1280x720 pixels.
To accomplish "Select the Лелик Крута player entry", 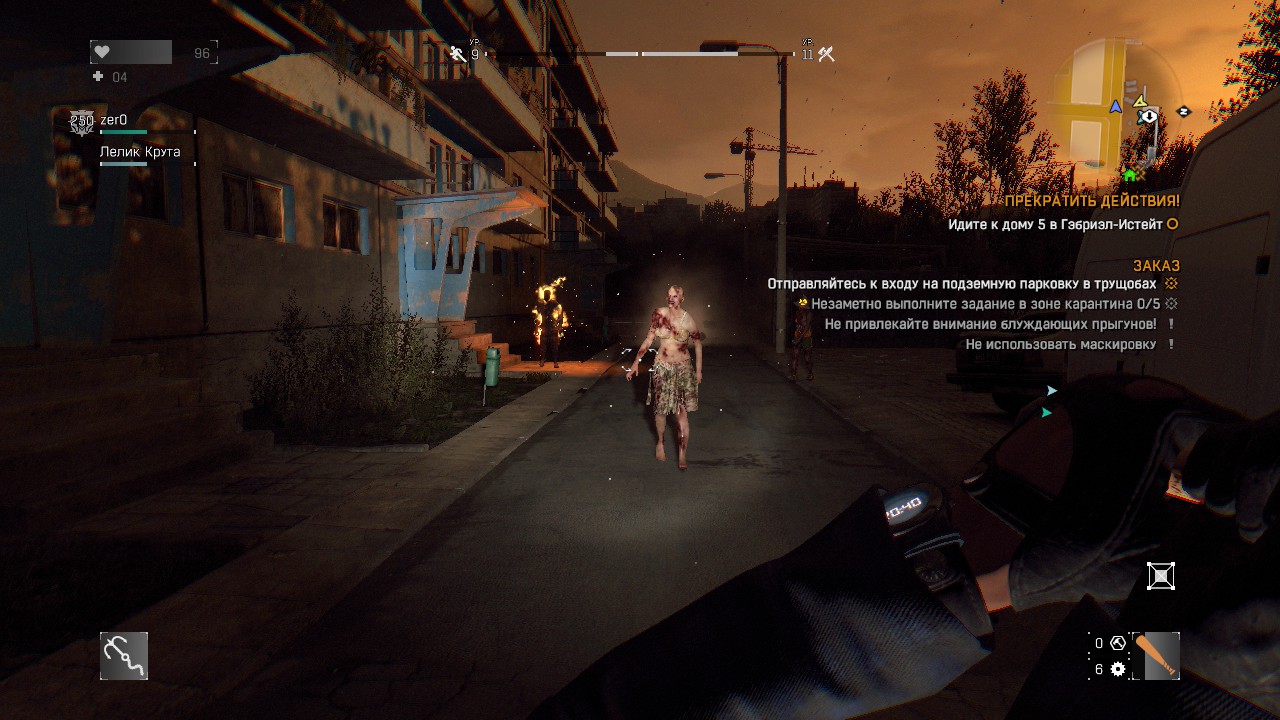I will click(x=140, y=152).
